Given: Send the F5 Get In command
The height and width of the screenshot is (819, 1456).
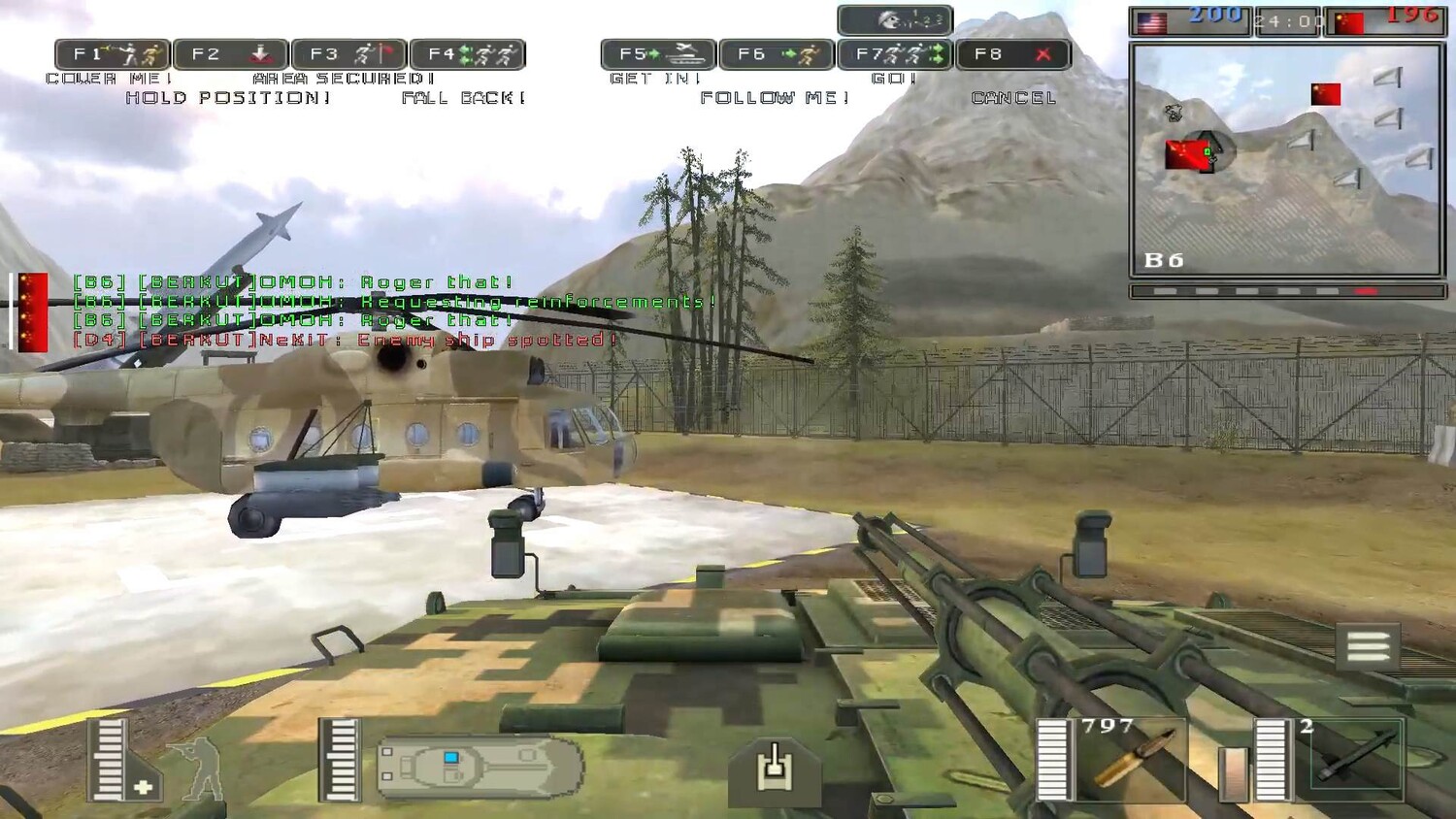Looking at the screenshot, I should pyautogui.click(x=658, y=54).
